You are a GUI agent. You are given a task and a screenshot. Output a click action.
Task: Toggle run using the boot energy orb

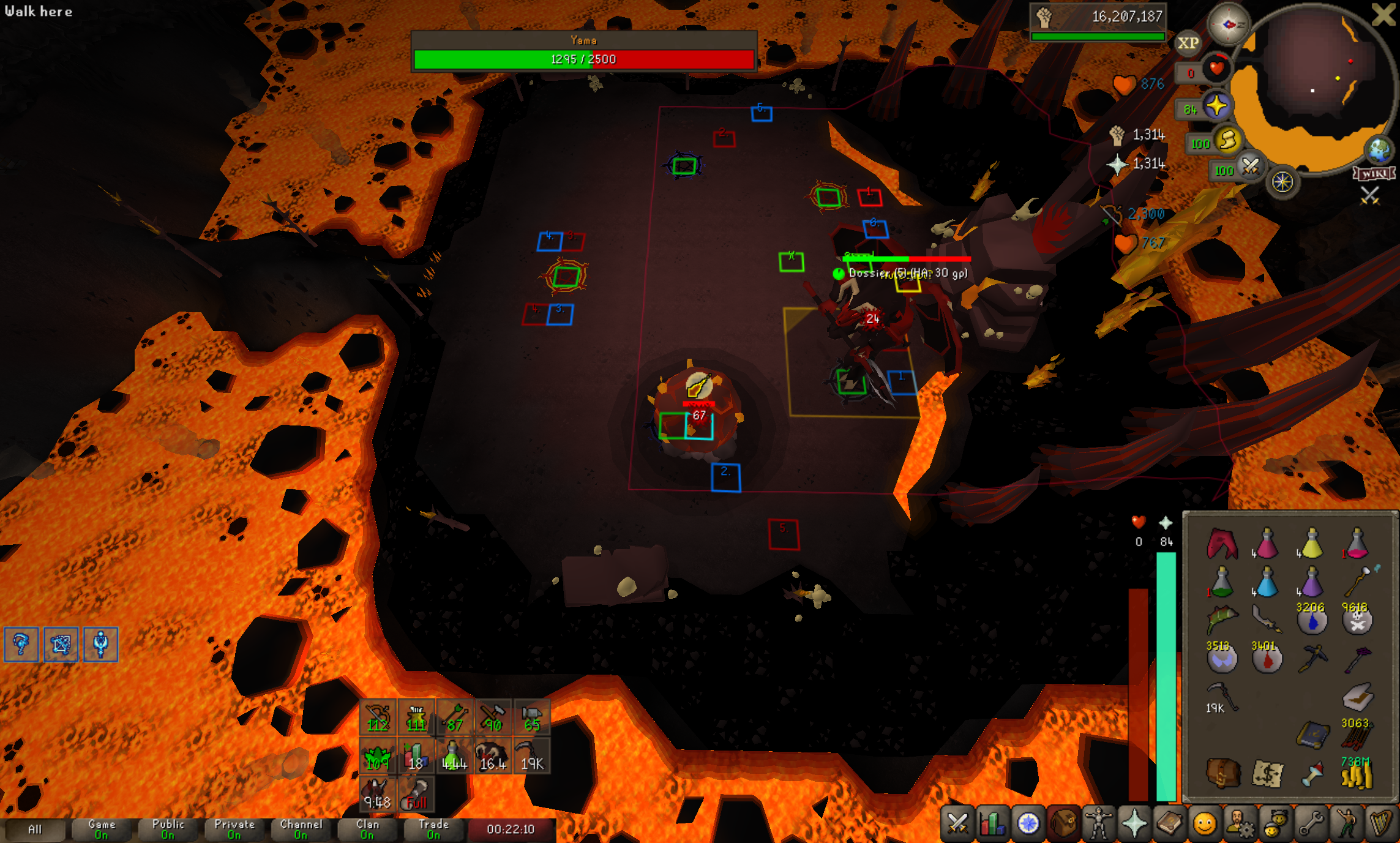1227,141
